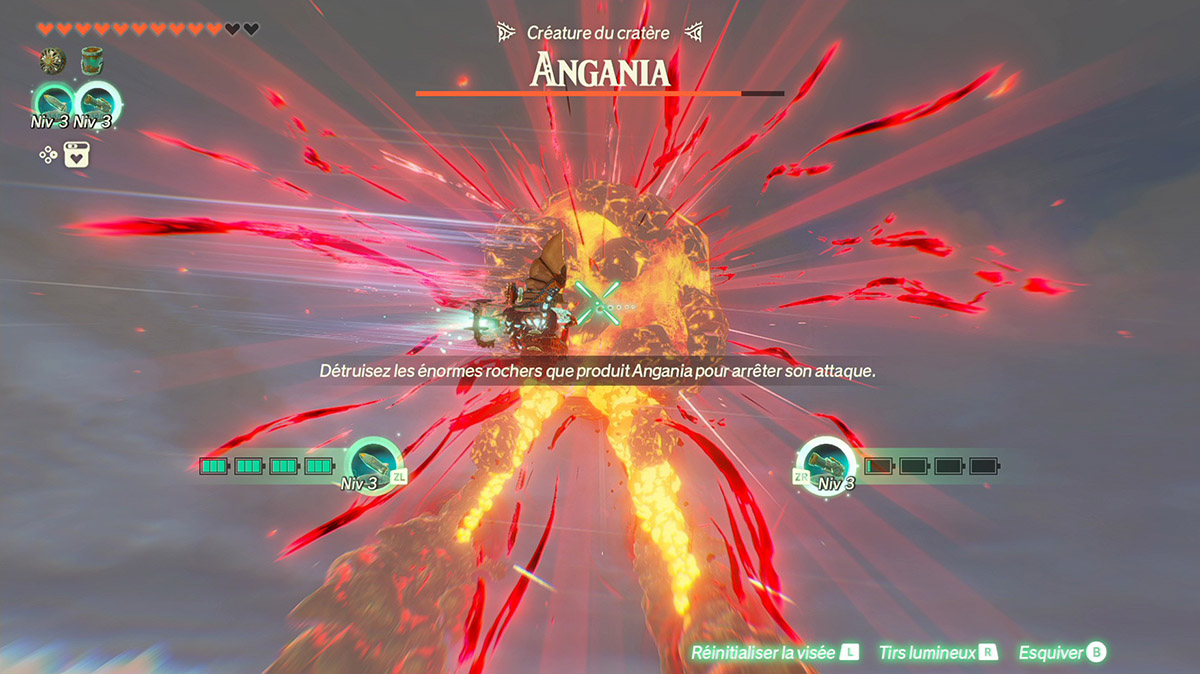Activate the ZL missile weapon beside the full batteries
This screenshot has height=674, width=1200.
[373, 463]
